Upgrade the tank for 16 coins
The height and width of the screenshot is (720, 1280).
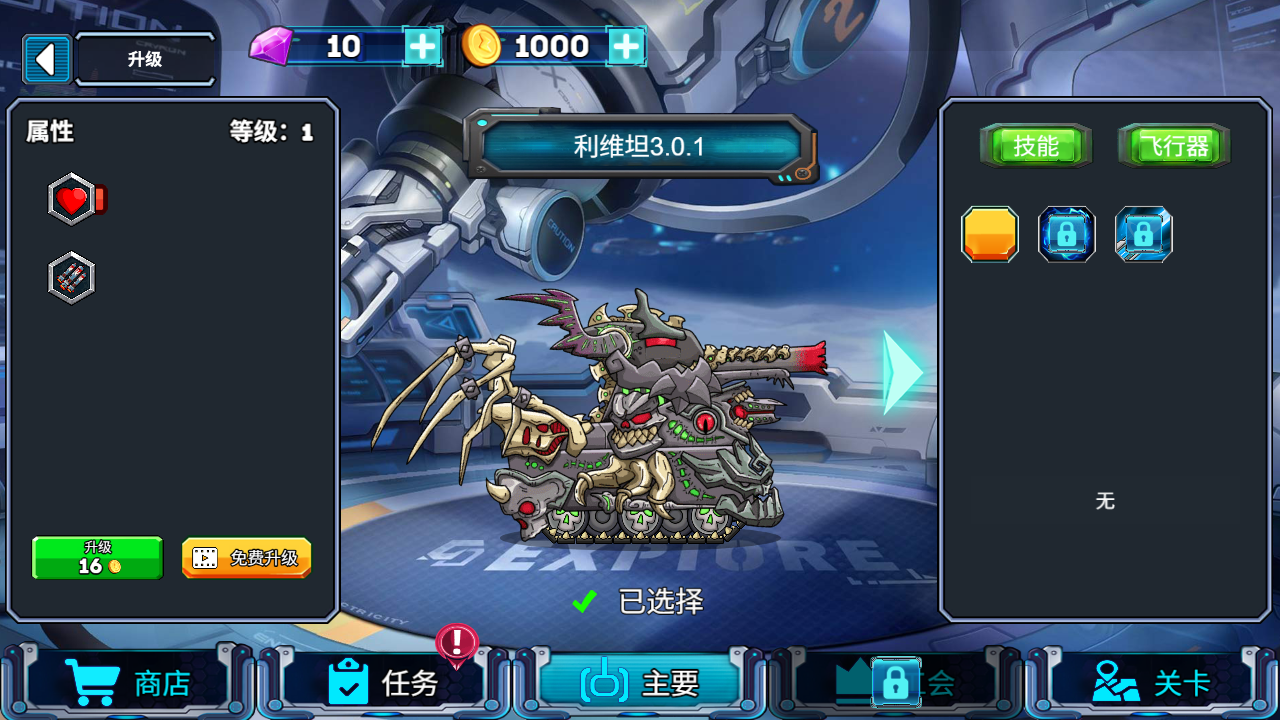pyautogui.click(x=97, y=558)
